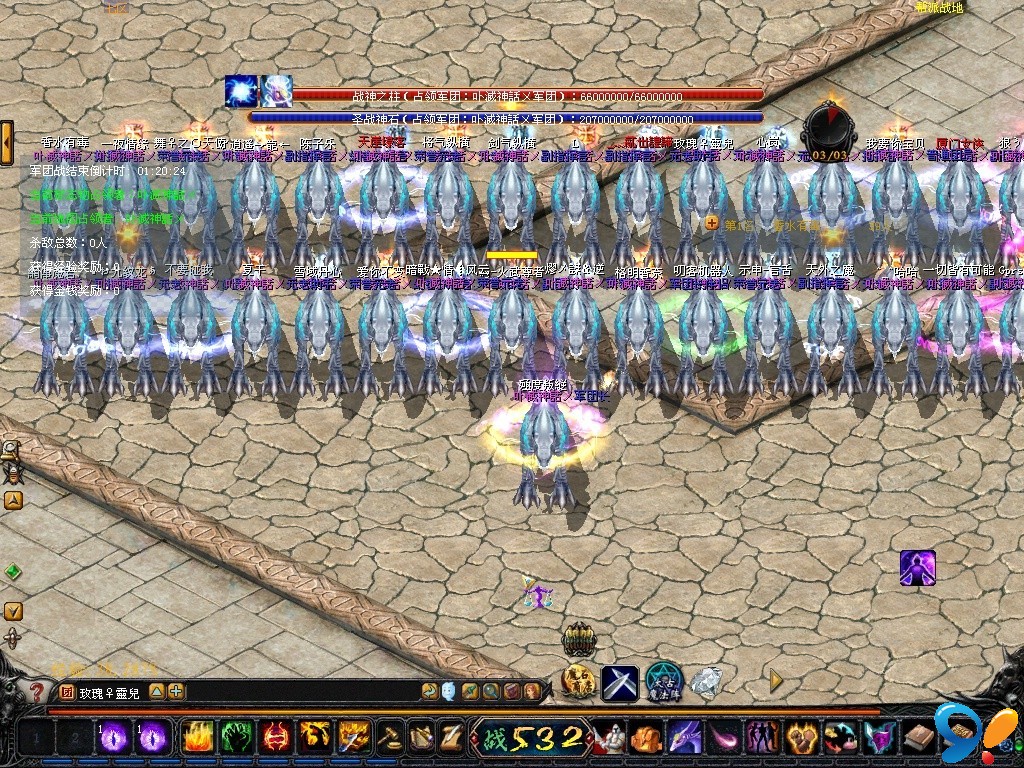Click the white diamond icon

point(706,683)
